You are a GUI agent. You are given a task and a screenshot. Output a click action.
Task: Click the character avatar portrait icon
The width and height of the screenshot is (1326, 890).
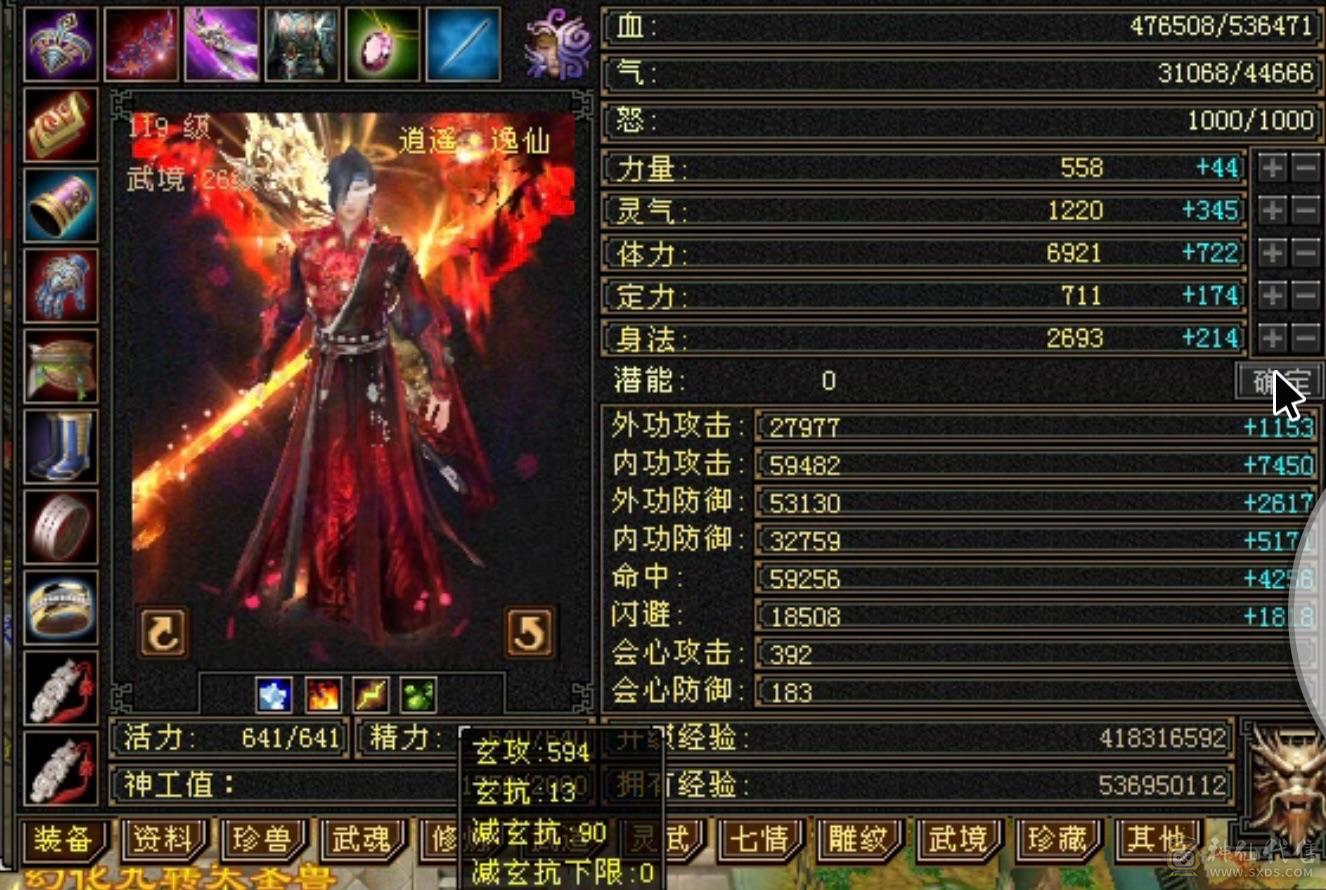[557, 44]
